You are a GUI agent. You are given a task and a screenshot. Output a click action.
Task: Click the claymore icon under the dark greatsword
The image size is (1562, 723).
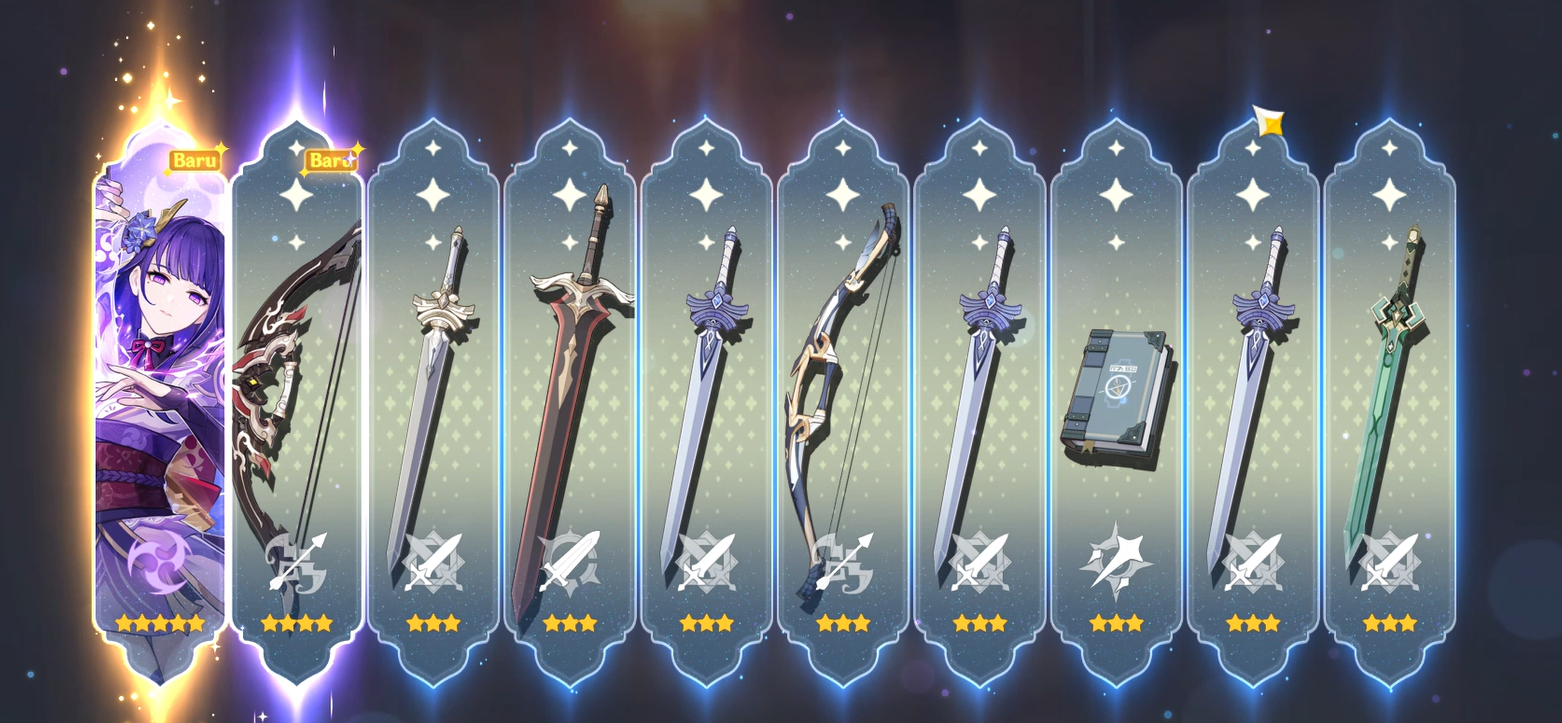coord(570,560)
